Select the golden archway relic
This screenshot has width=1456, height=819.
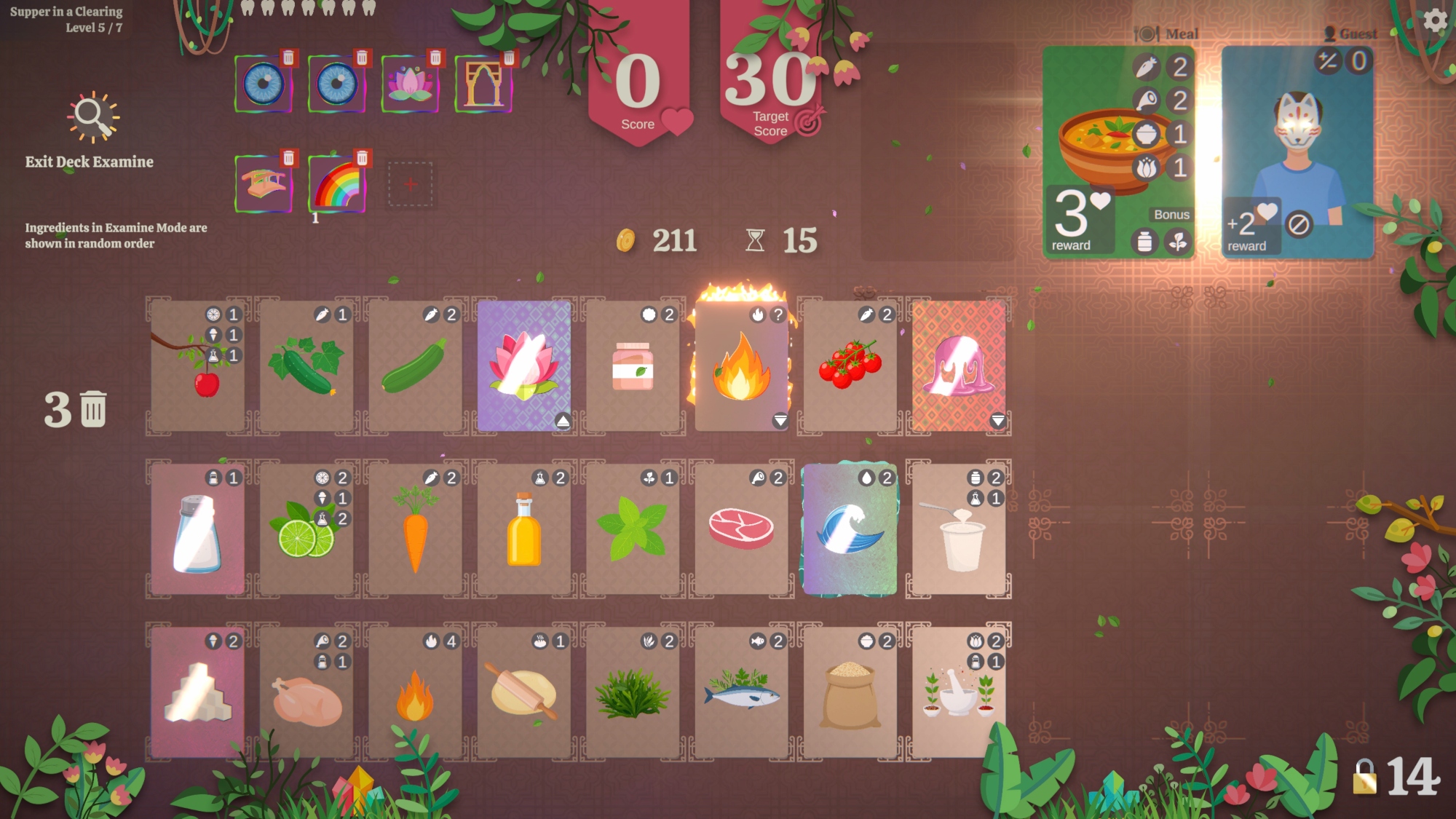point(483,84)
